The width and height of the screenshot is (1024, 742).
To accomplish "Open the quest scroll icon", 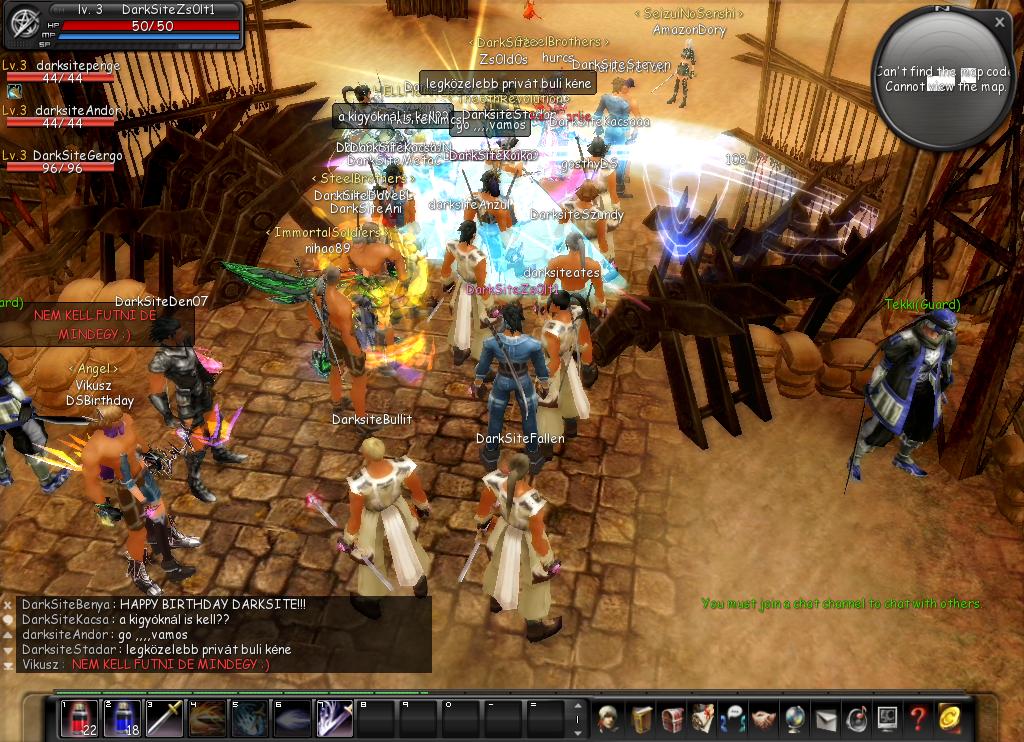I will tap(702, 718).
